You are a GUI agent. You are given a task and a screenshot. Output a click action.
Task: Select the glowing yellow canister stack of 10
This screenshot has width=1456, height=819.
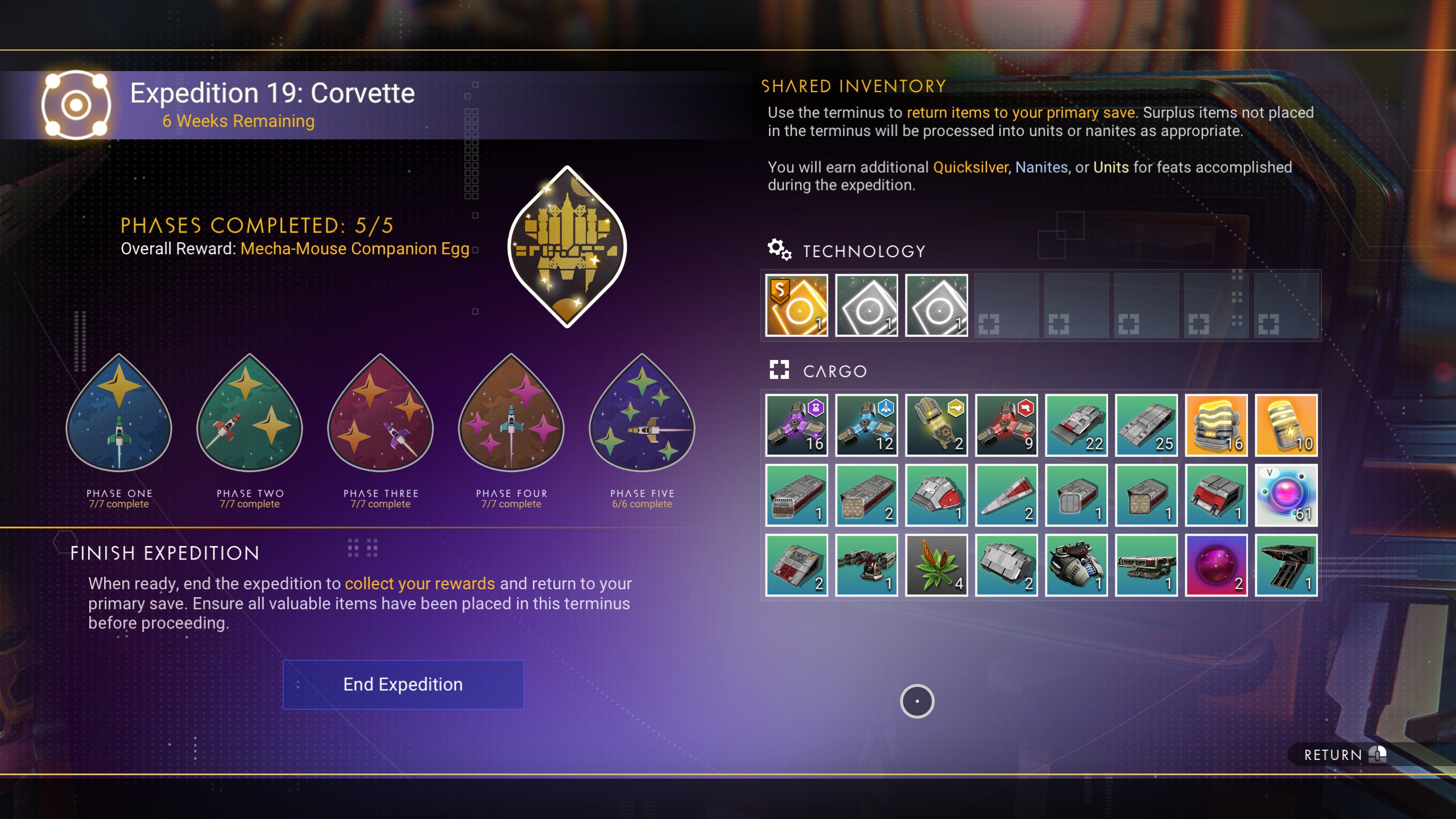(x=1286, y=425)
